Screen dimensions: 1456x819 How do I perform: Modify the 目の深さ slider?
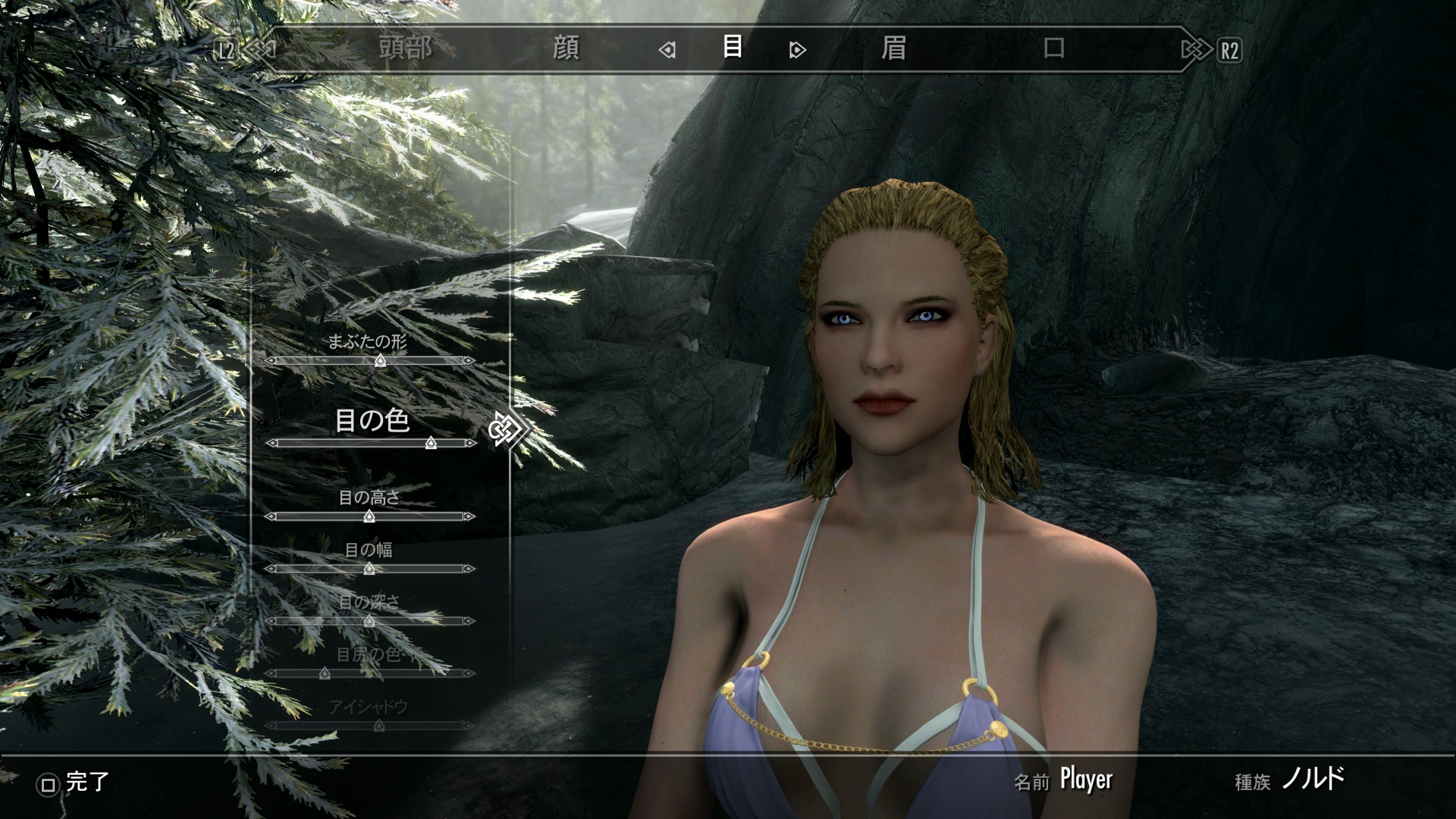point(369,621)
